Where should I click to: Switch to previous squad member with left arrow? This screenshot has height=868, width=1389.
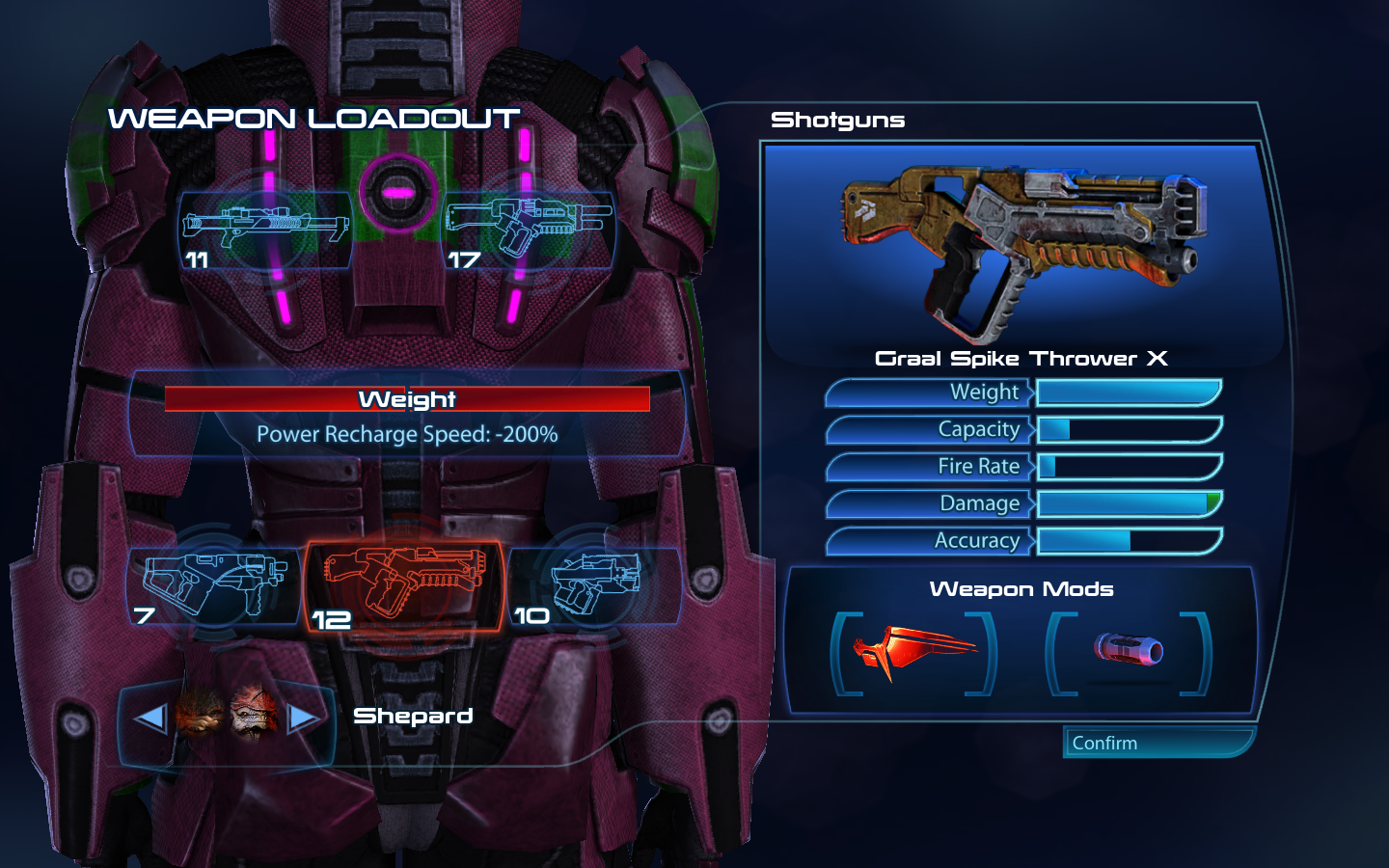click(150, 718)
